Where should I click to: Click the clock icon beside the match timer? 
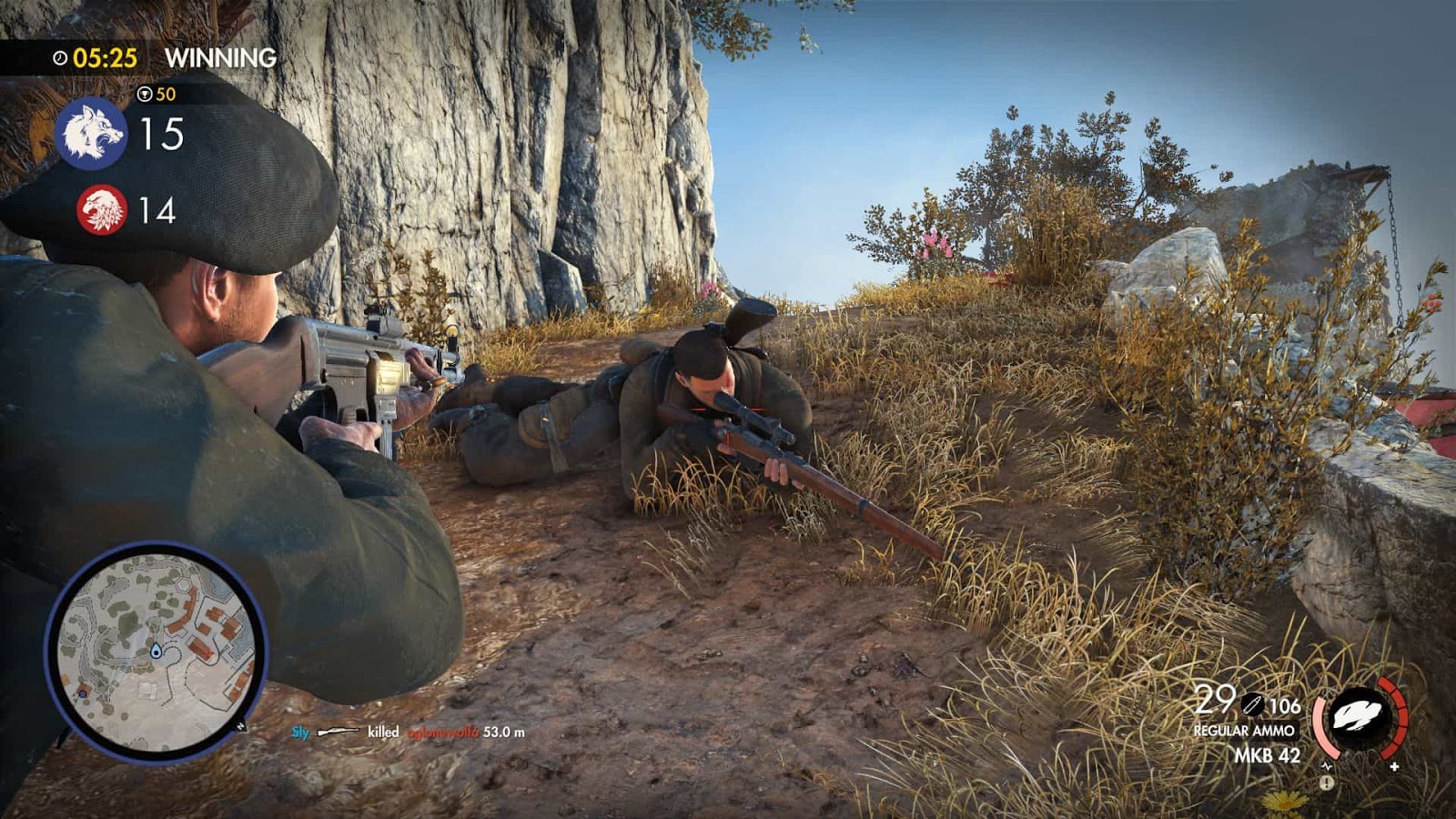coord(58,56)
